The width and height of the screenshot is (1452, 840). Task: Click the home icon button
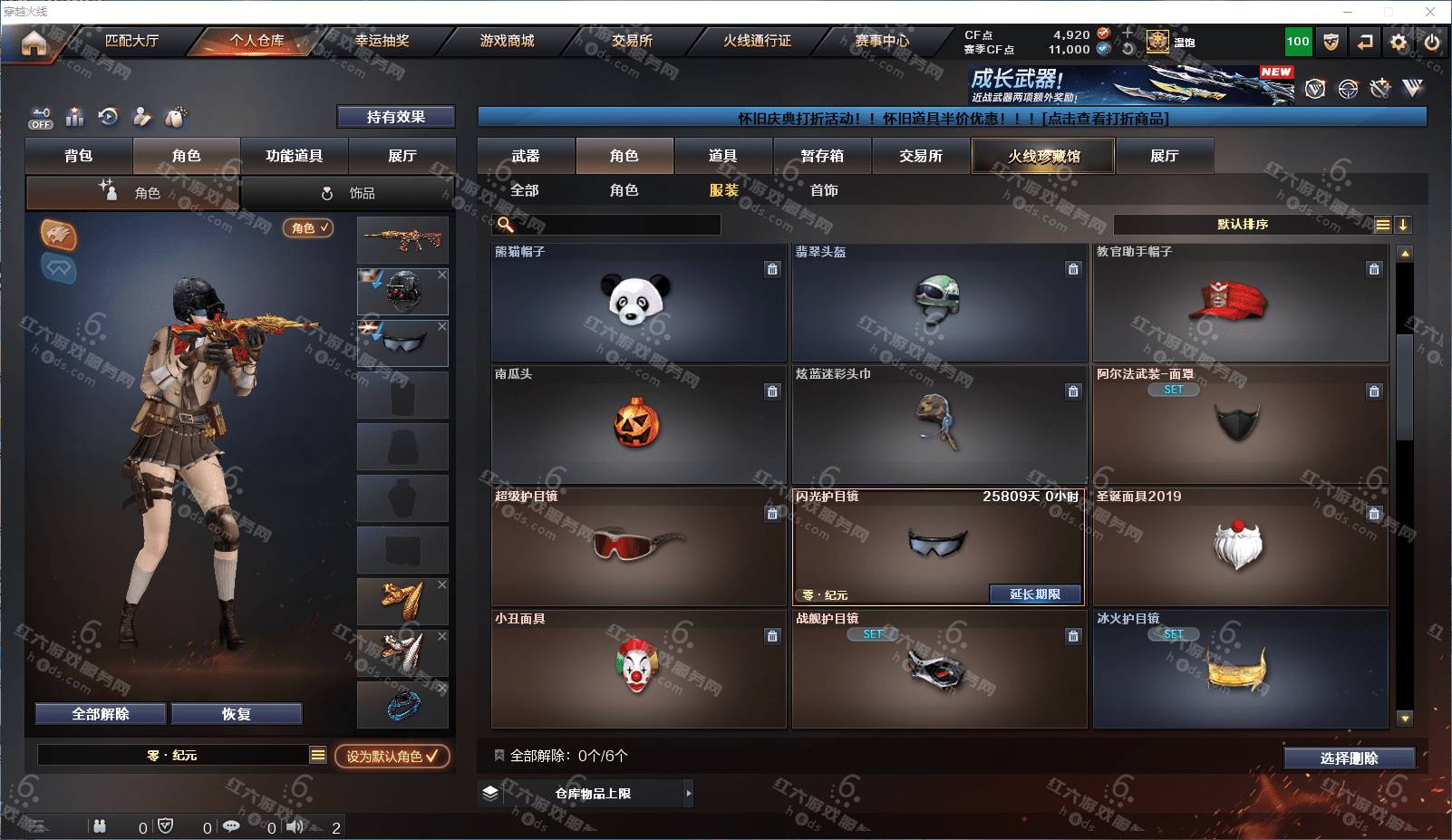(34, 43)
